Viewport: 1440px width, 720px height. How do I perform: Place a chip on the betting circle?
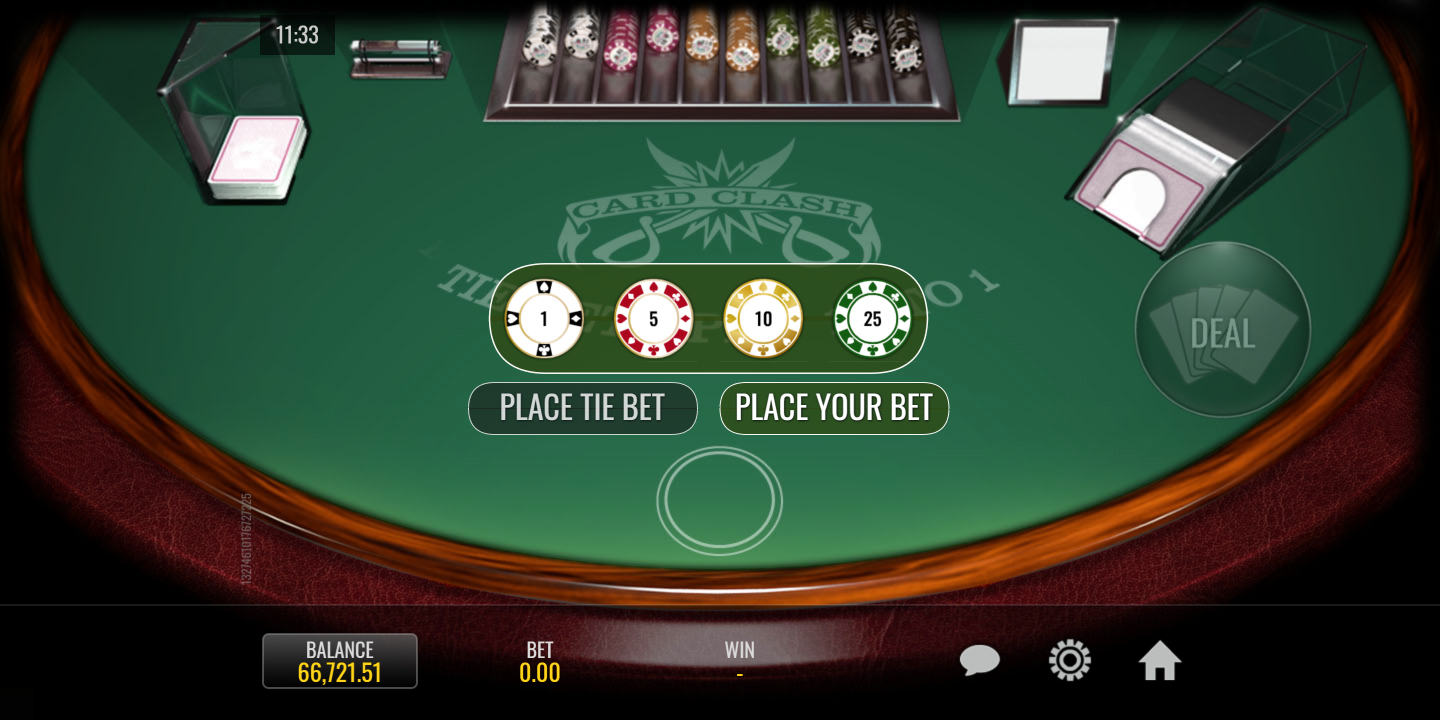pyautogui.click(x=719, y=500)
